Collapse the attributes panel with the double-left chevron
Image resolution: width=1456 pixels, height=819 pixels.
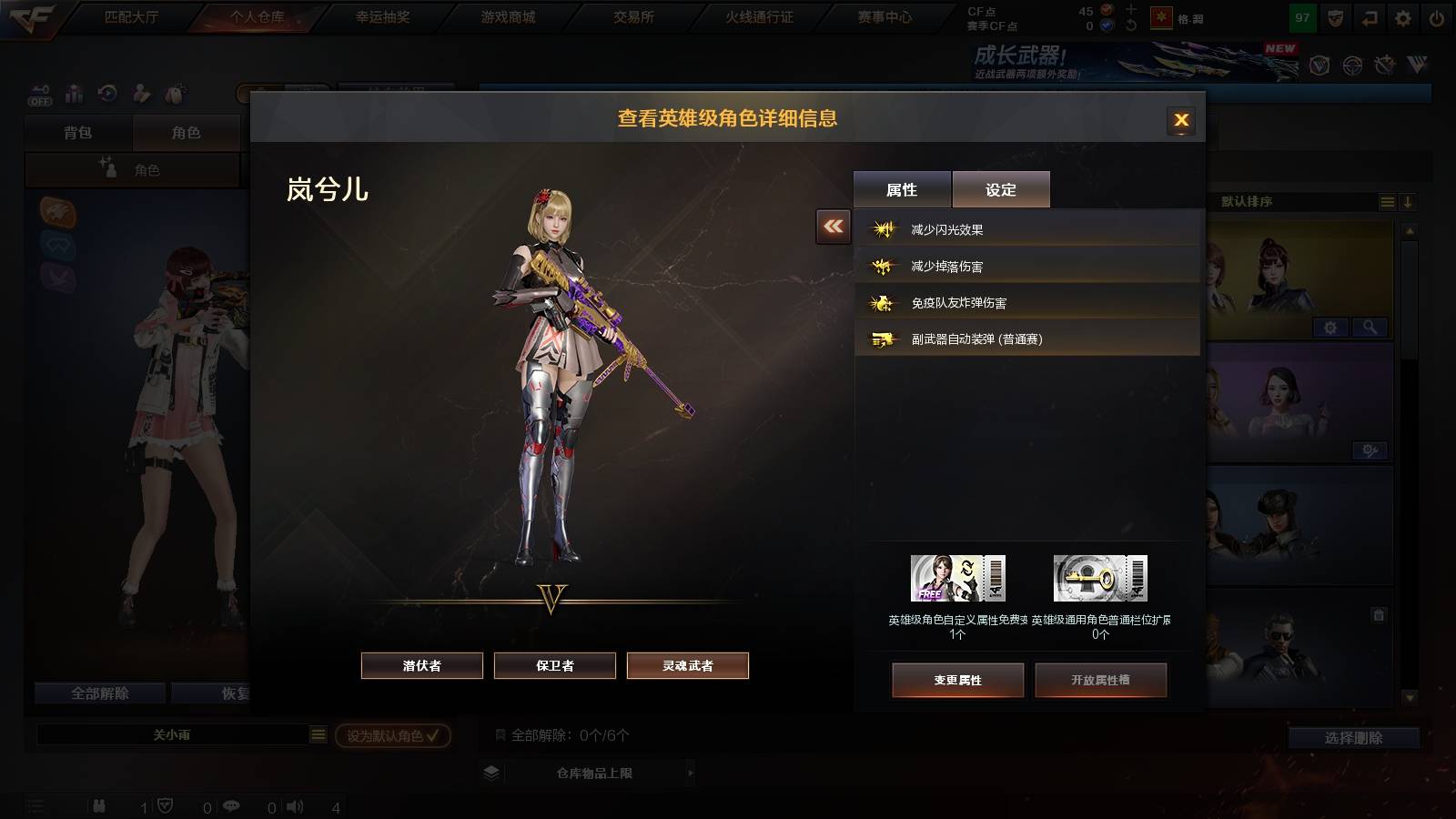[x=831, y=227]
